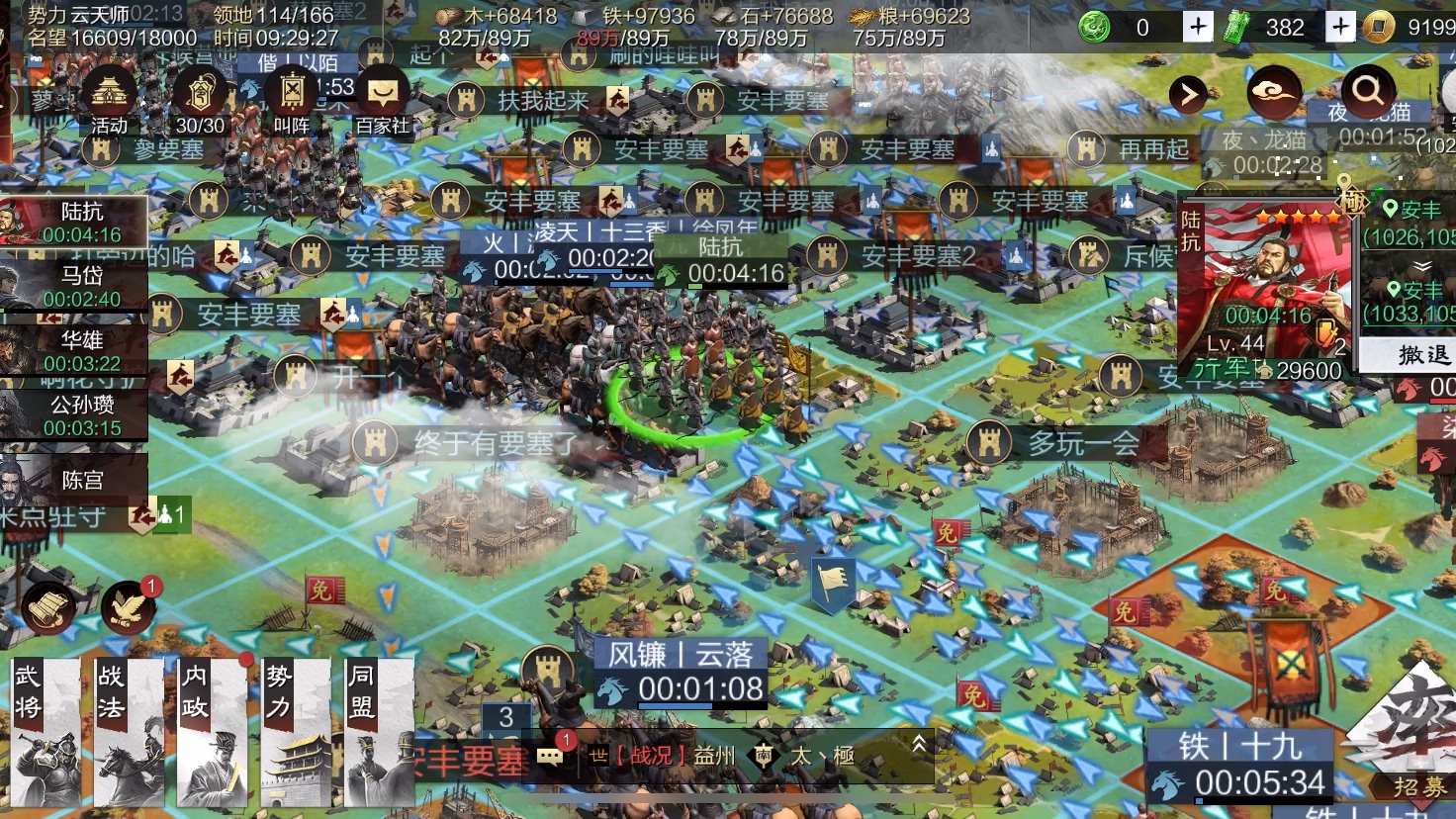Screen dimensions: 1456x819
Task: Open the 内政 internal affairs menu
Action: 213,733
